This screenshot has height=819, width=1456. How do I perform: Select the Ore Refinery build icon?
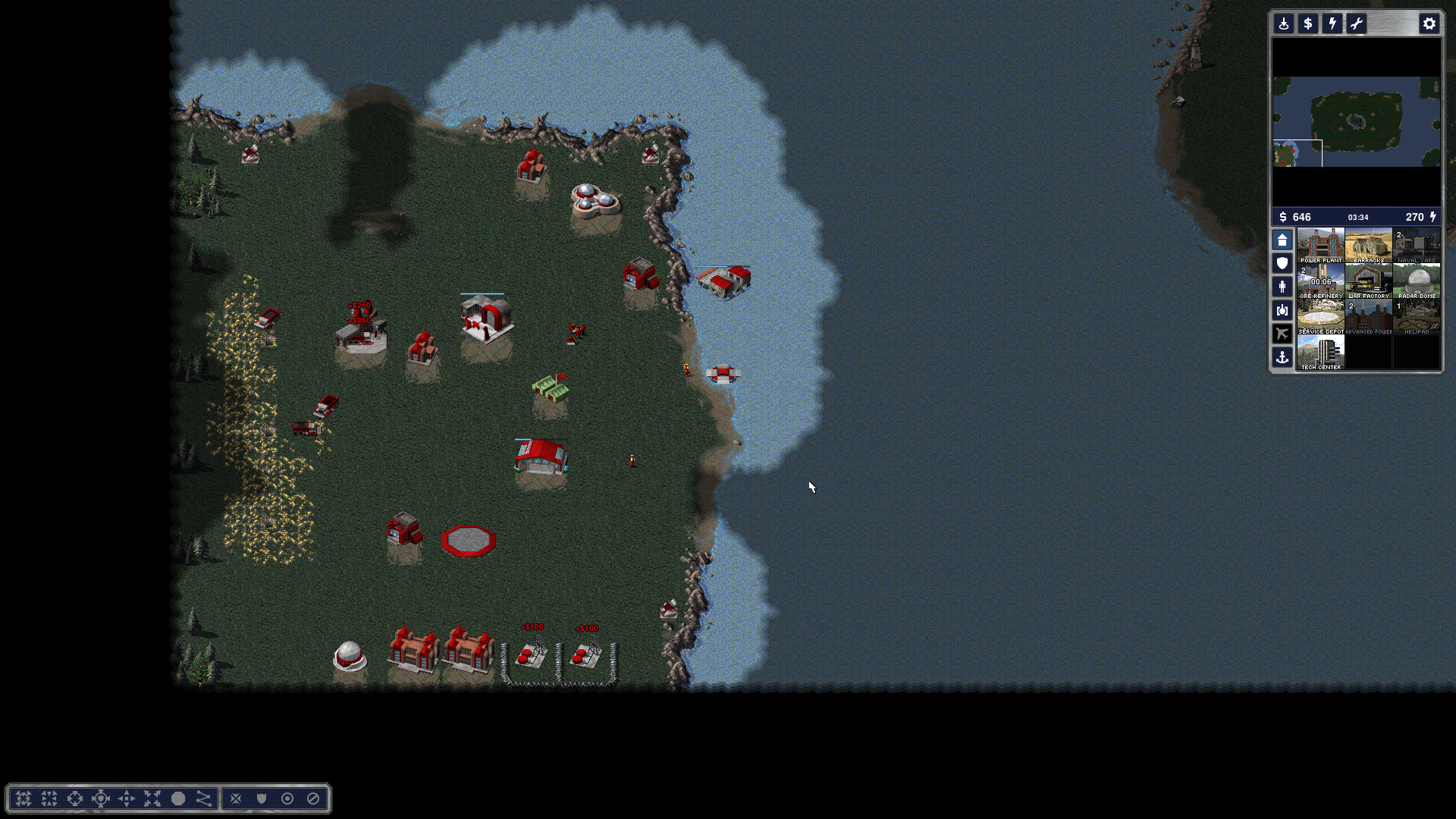click(1320, 281)
